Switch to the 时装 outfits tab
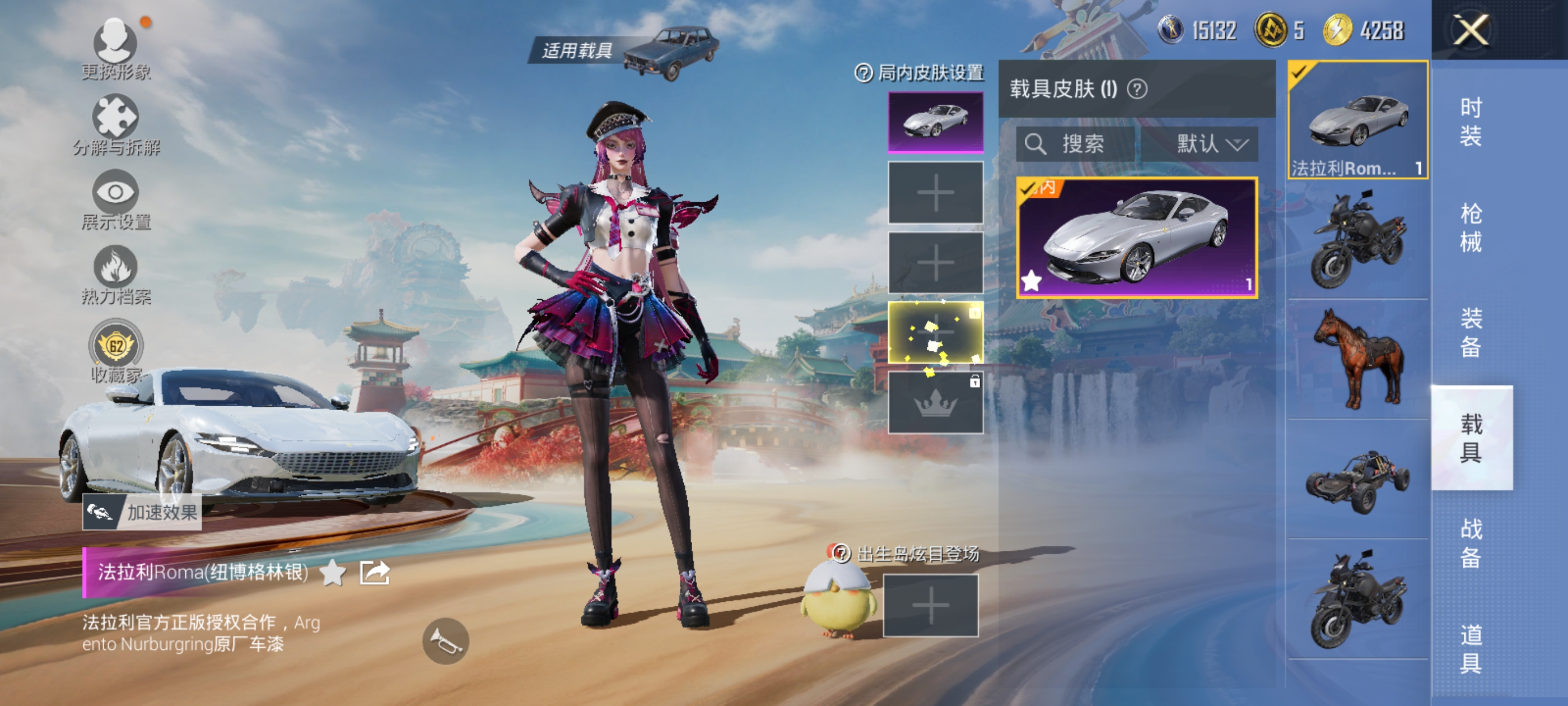Screen dimensions: 1568x706 tap(1471, 121)
